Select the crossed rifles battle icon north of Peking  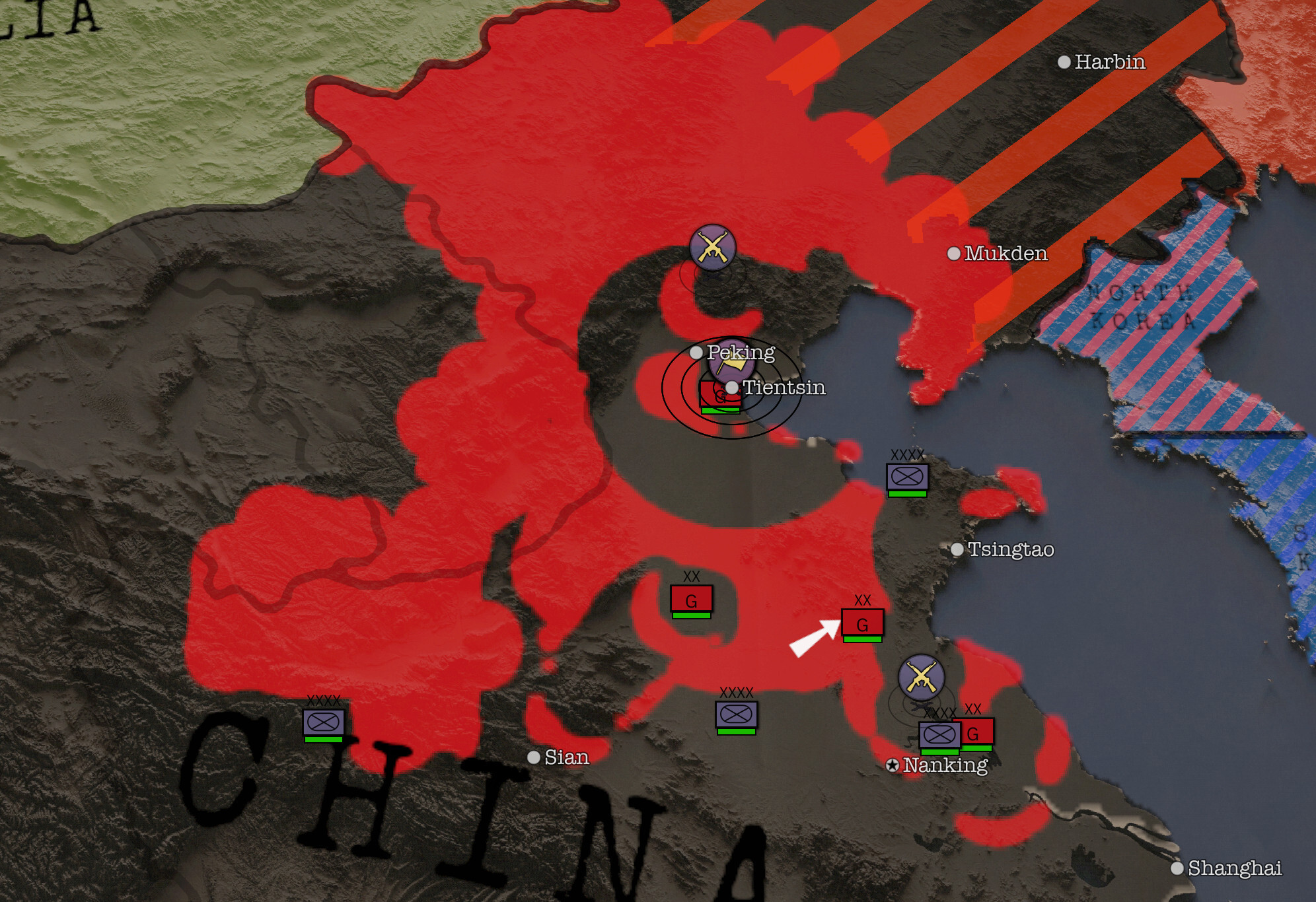click(712, 248)
